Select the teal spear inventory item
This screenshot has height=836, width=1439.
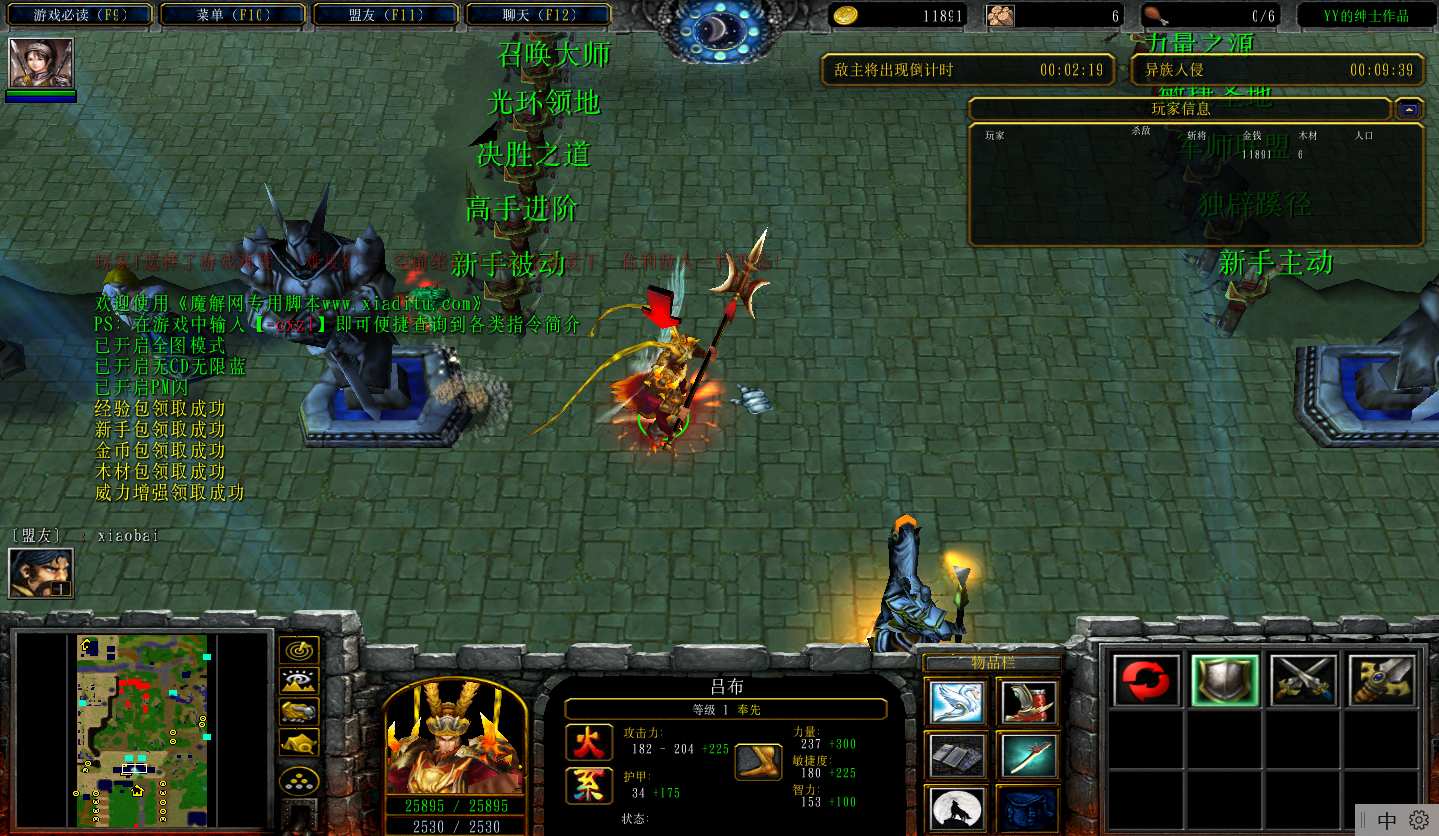click(x=1027, y=755)
